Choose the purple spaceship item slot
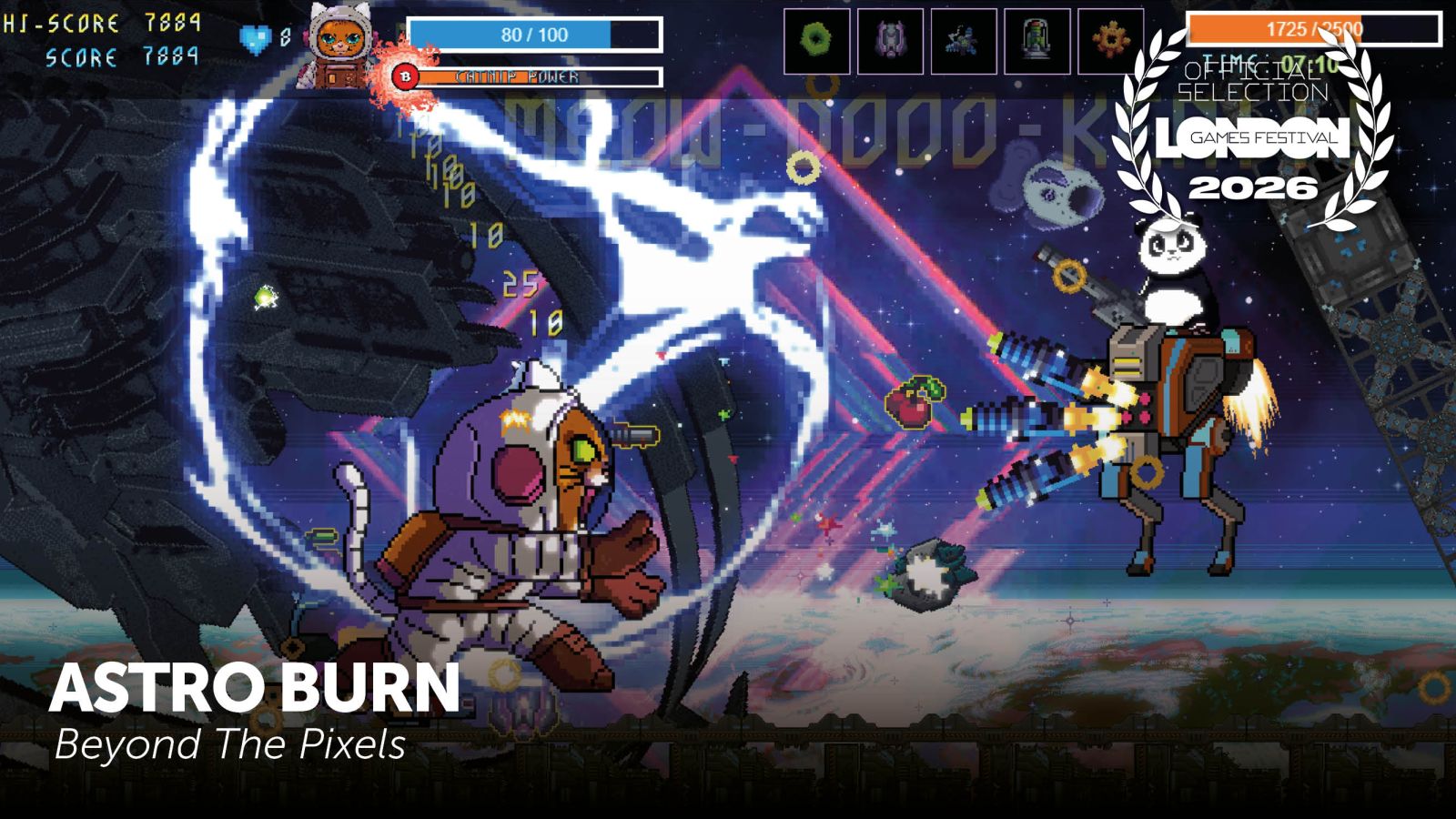This screenshot has width=1456, height=819. [890, 42]
